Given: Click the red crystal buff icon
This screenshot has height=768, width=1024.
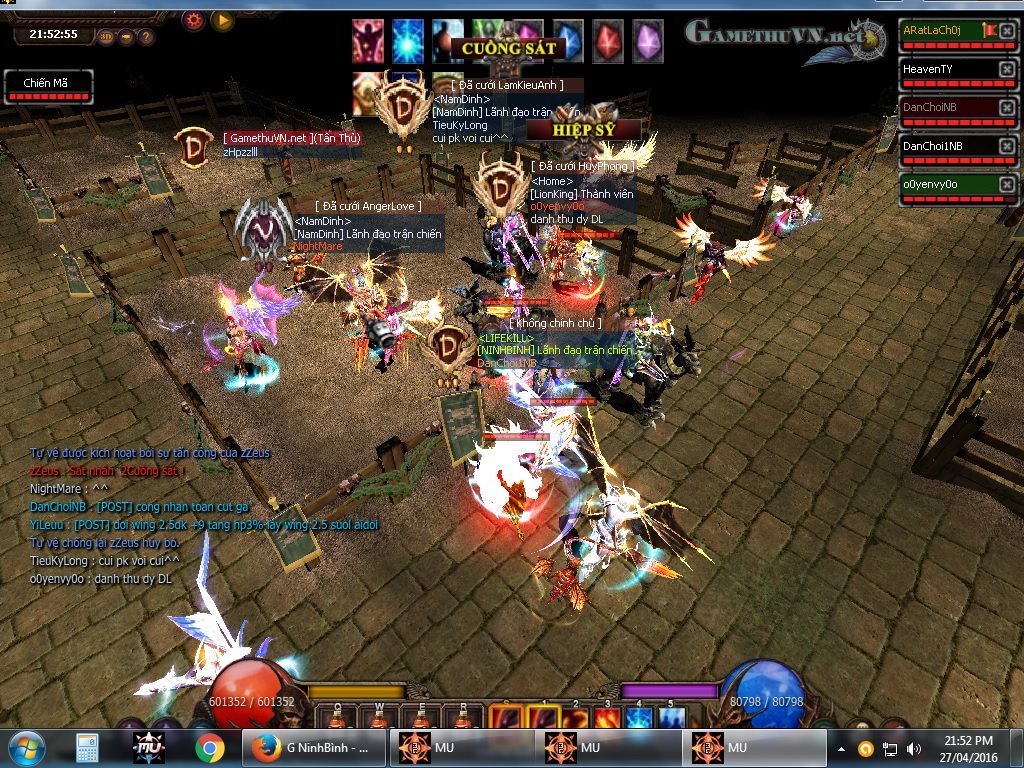Looking at the screenshot, I should [607, 41].
